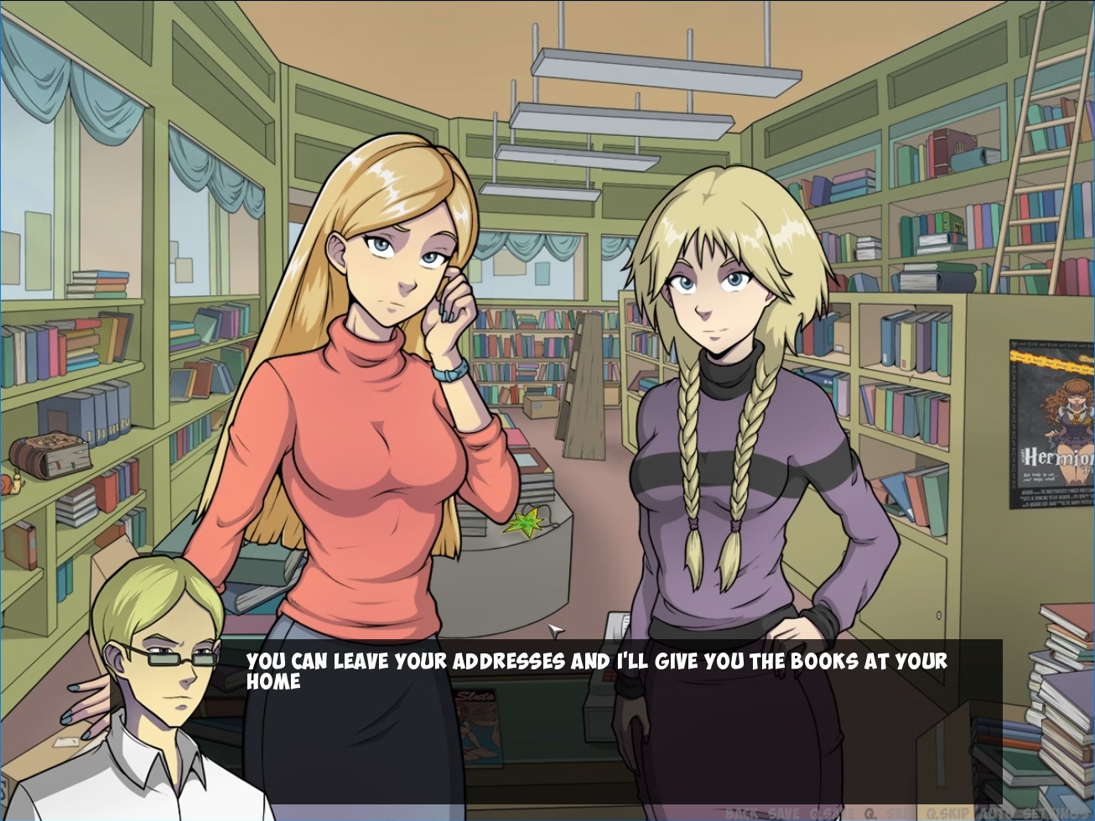Toggle Auto dialogue advance
The image size is (1095, 821).
click(x=995, y=813)
